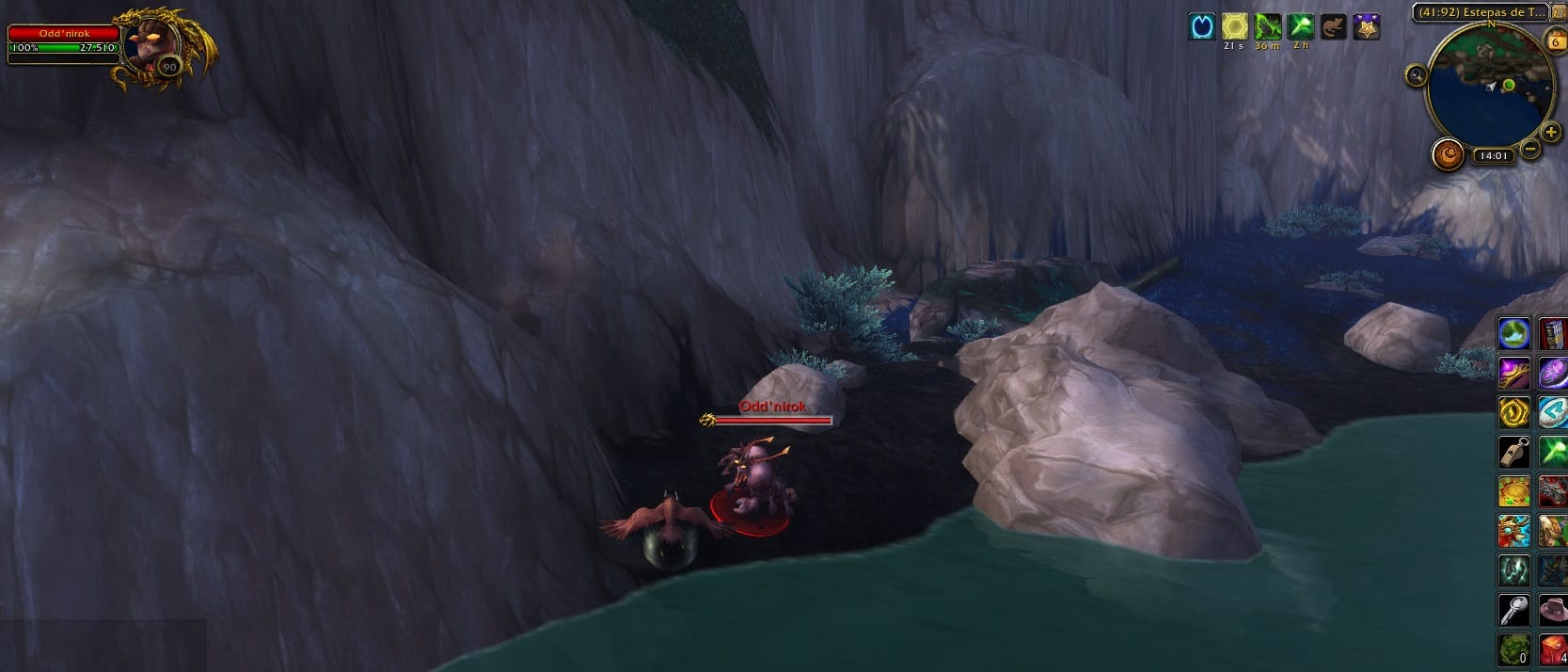The width and height of the screenshot is (1568, 672).
Task: Activate the blue rune stone ability
Action: point(1553,412)
